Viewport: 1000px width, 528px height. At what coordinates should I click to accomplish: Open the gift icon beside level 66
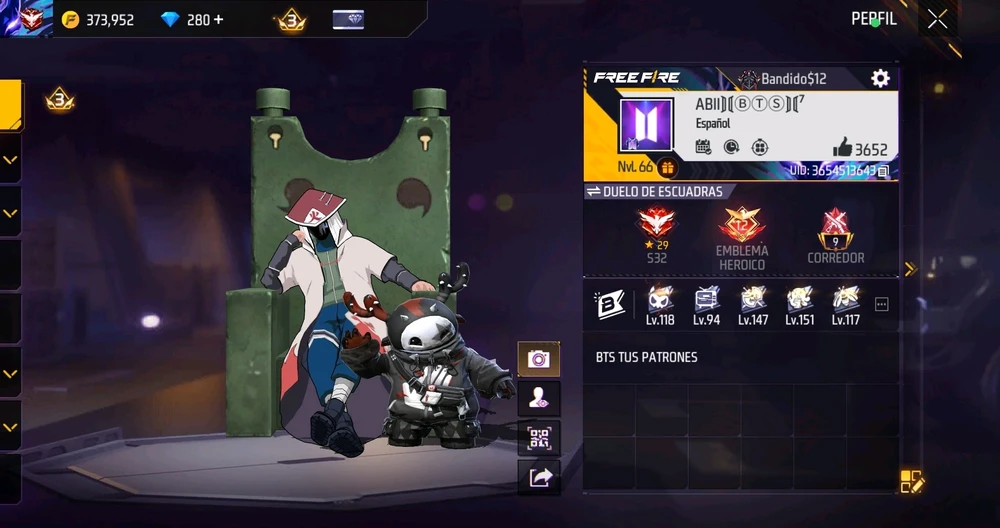click(667, 168)
